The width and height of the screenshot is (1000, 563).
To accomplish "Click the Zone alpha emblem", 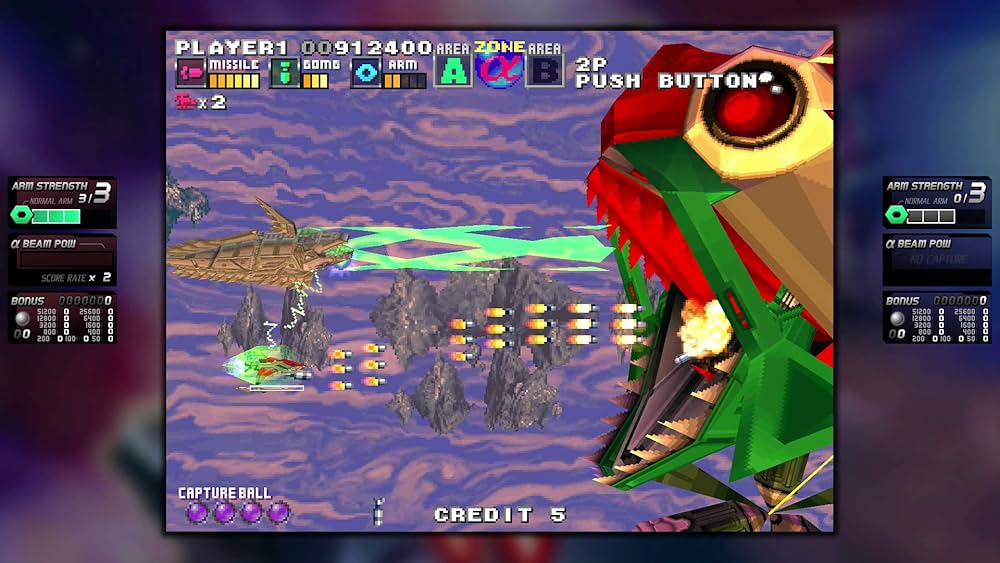I will (x=499, y=69).
